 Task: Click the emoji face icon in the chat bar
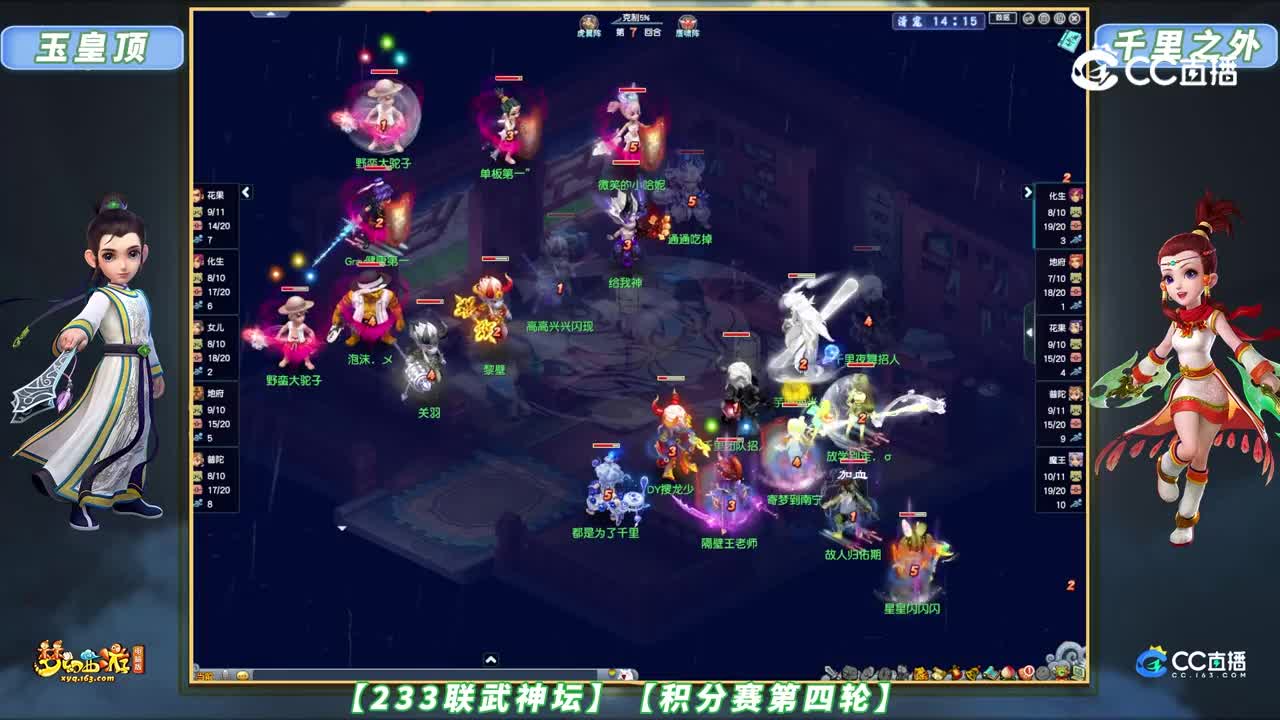pyautogui.click(x=243, y=676)
